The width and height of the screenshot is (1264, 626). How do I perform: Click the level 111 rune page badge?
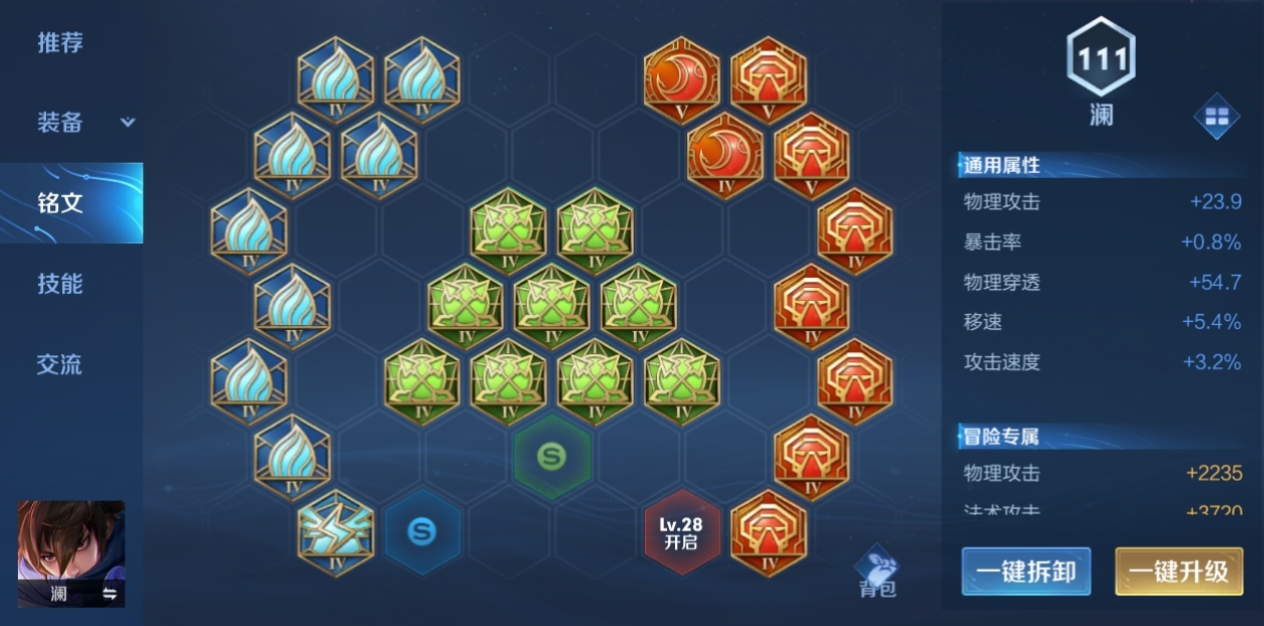click(1100, 59)
